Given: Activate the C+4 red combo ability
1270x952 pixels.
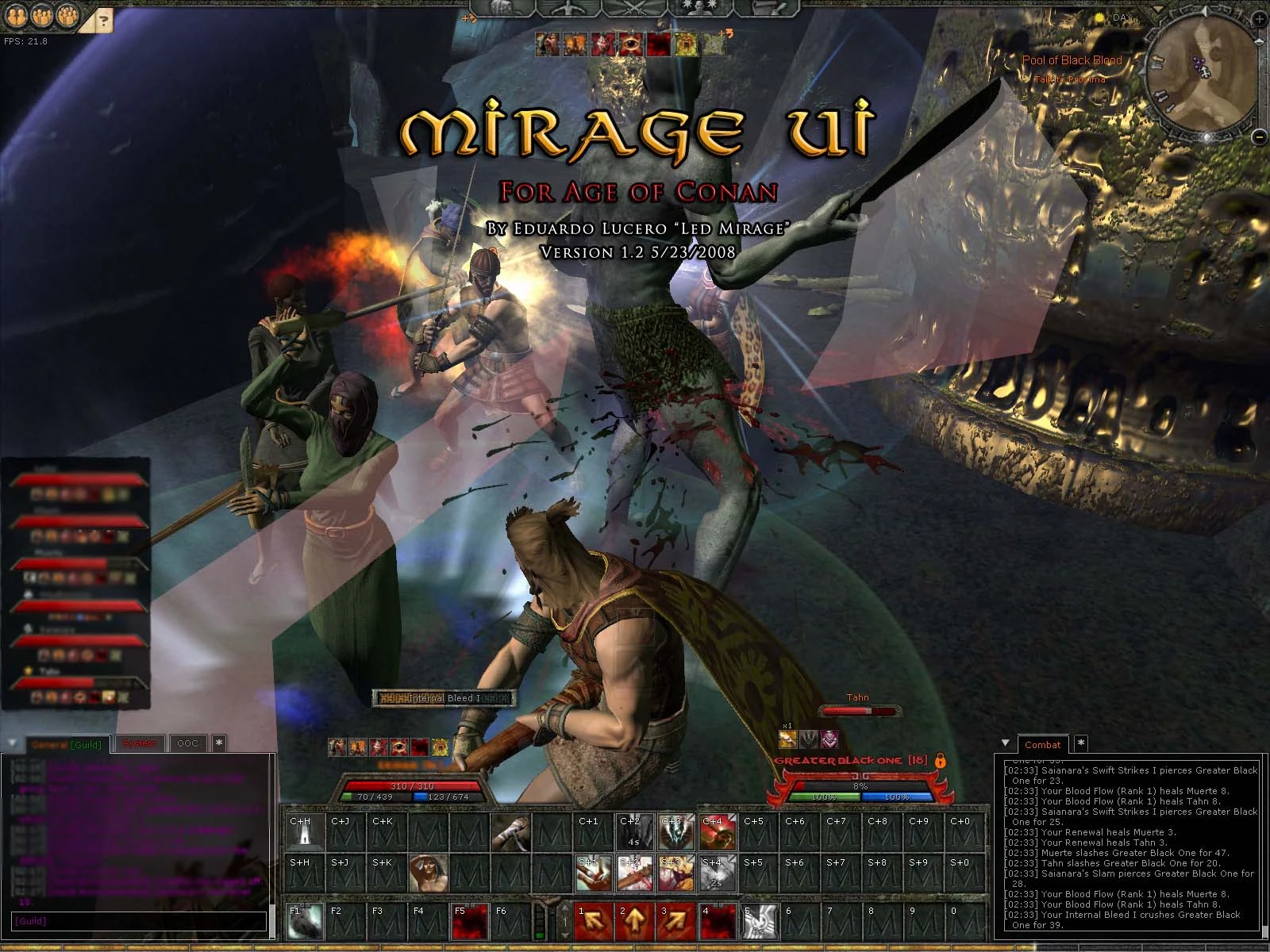Looking at the screenshot, I should tap(717, 831).
